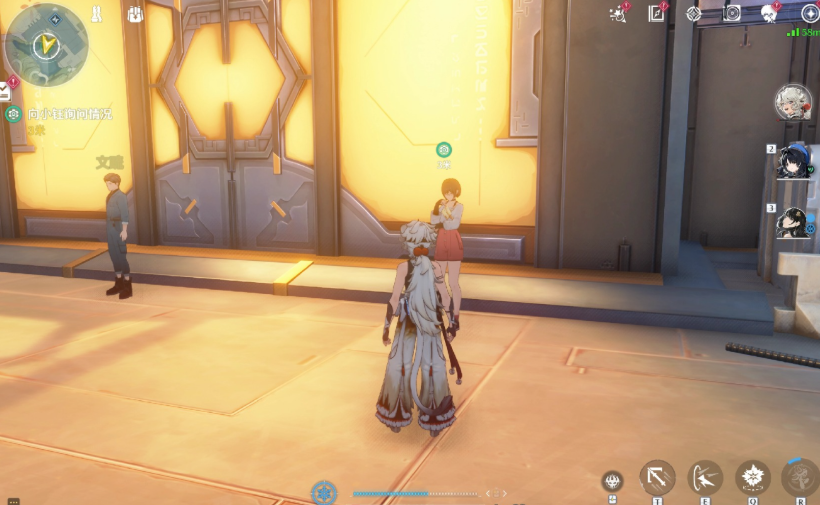820x505 pixels.
Task: Open the square disc-shaped icon
Action: point(732,14)
